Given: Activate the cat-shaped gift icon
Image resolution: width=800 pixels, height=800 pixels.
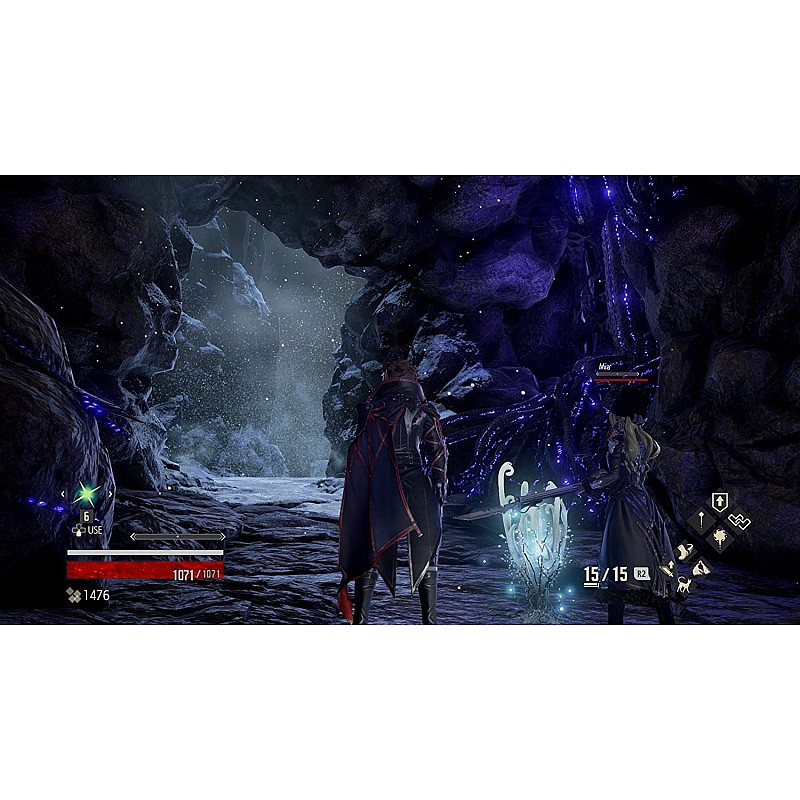Looking at the screenshot, I should pos(685,586).
